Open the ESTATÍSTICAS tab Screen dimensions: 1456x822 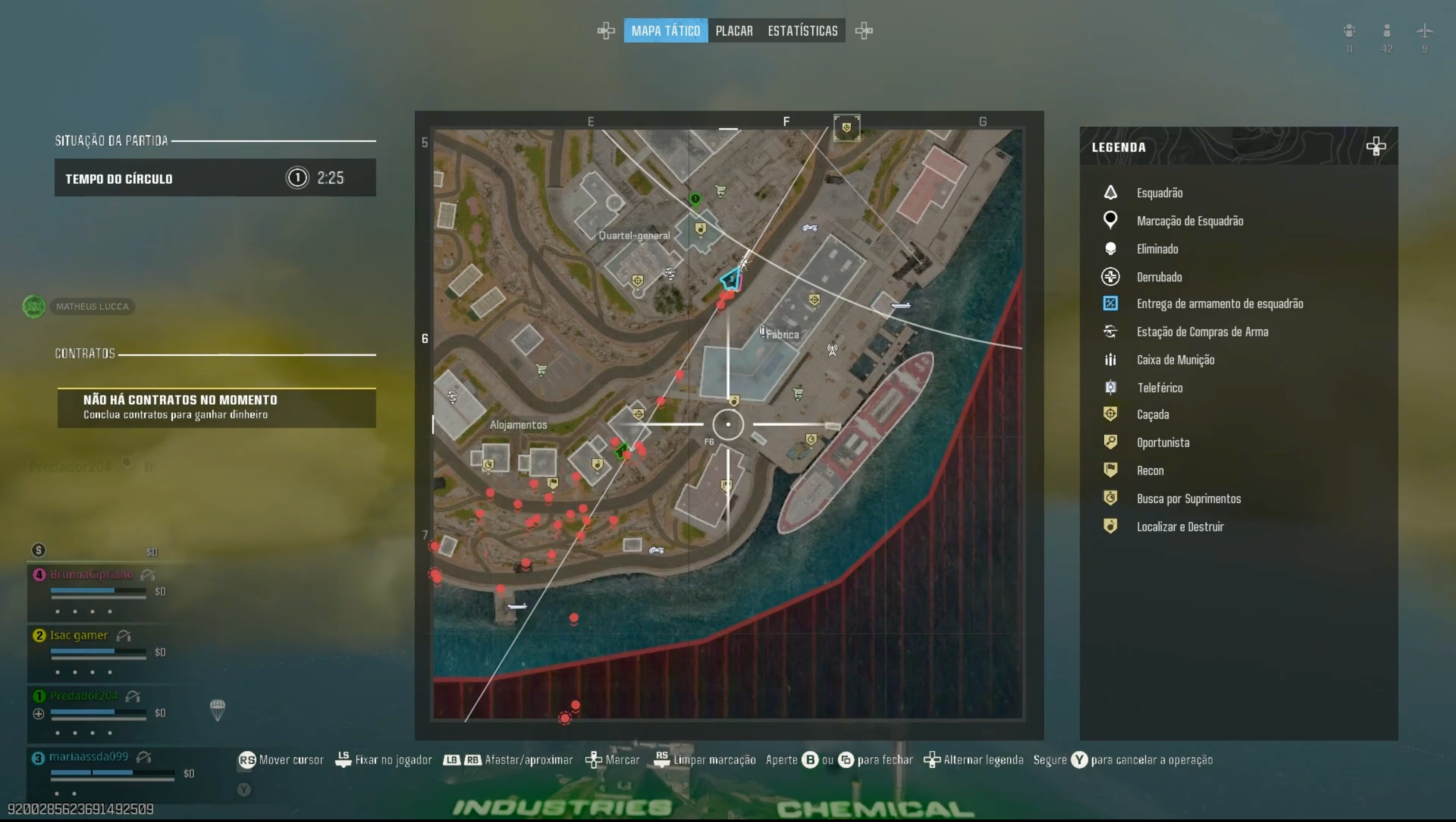(x=803, y=30)
